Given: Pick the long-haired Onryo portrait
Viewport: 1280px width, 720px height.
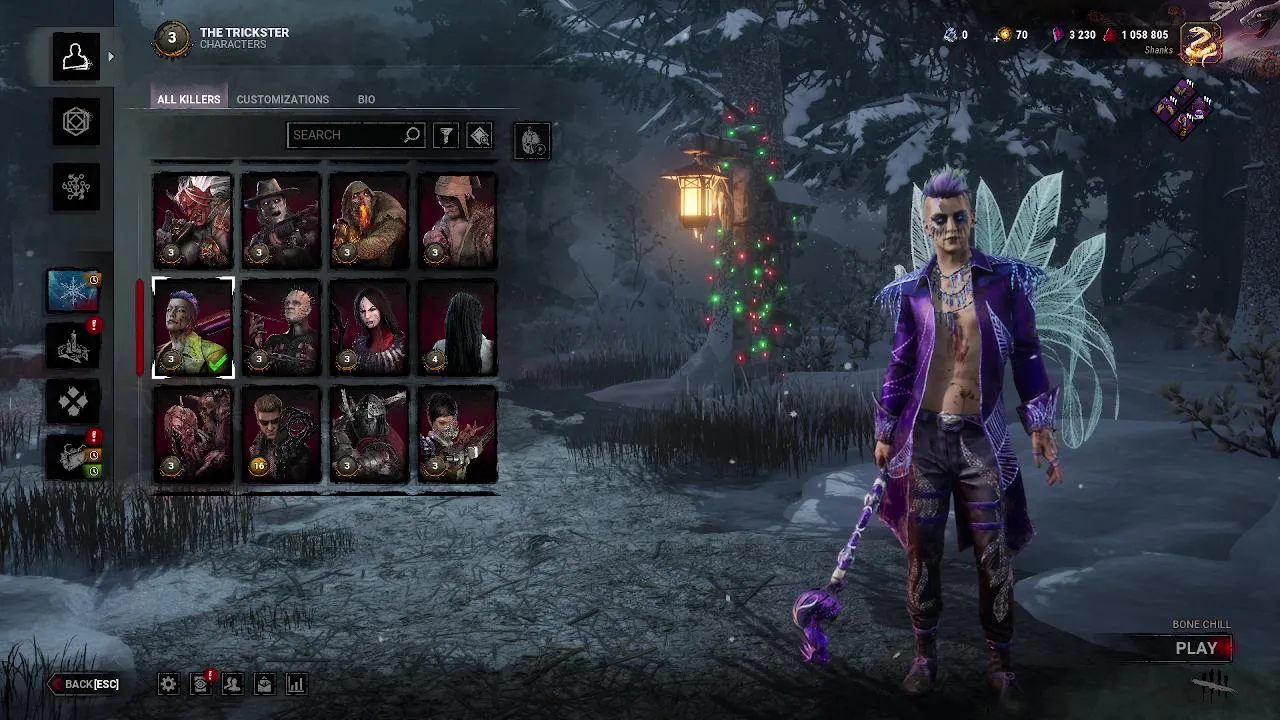Looking at the screenshot, I should 457,328.
